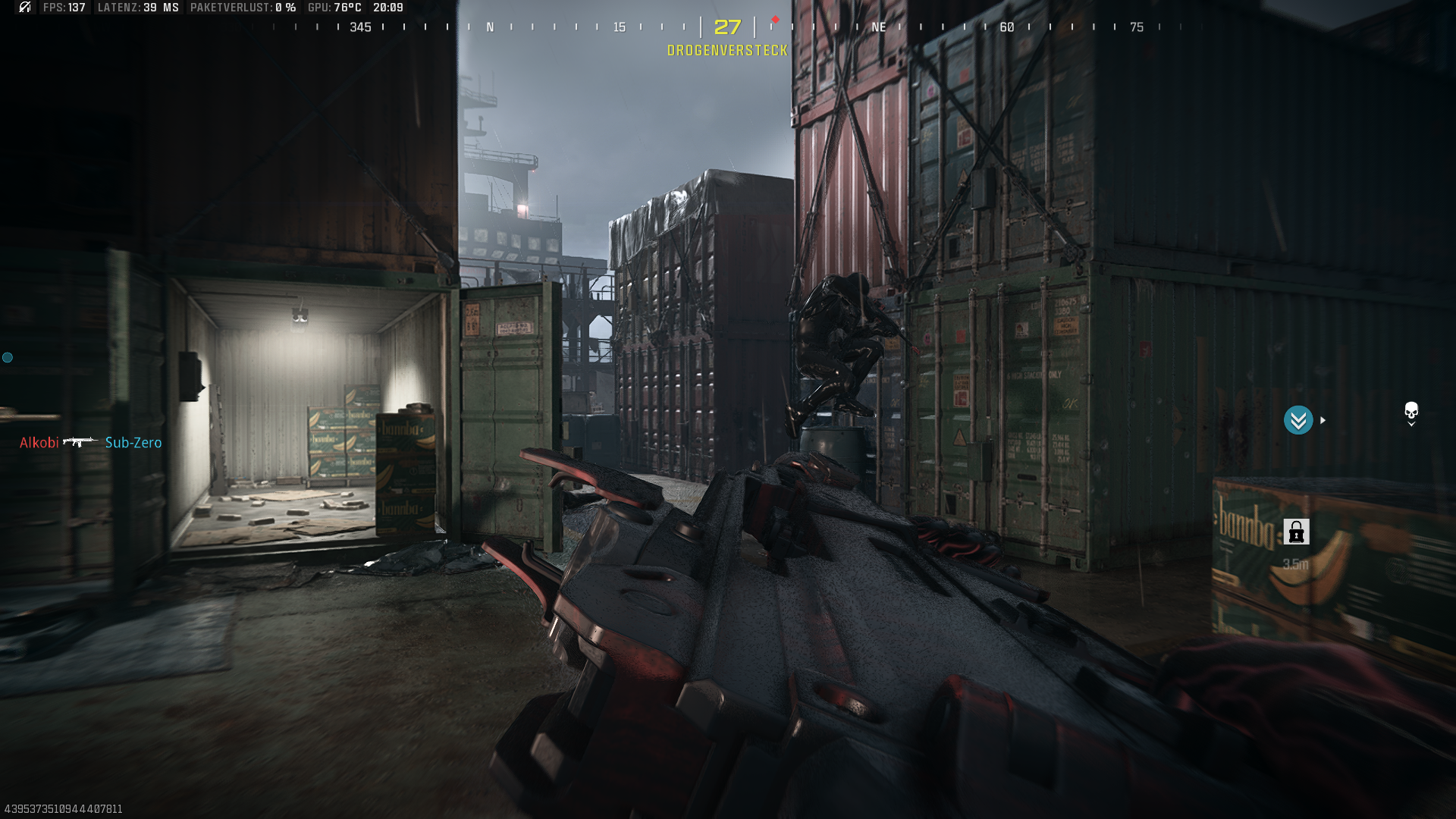
Task: Click the connection status icon beside FPS
Action: pyautogui.click(x=25, y=8)
